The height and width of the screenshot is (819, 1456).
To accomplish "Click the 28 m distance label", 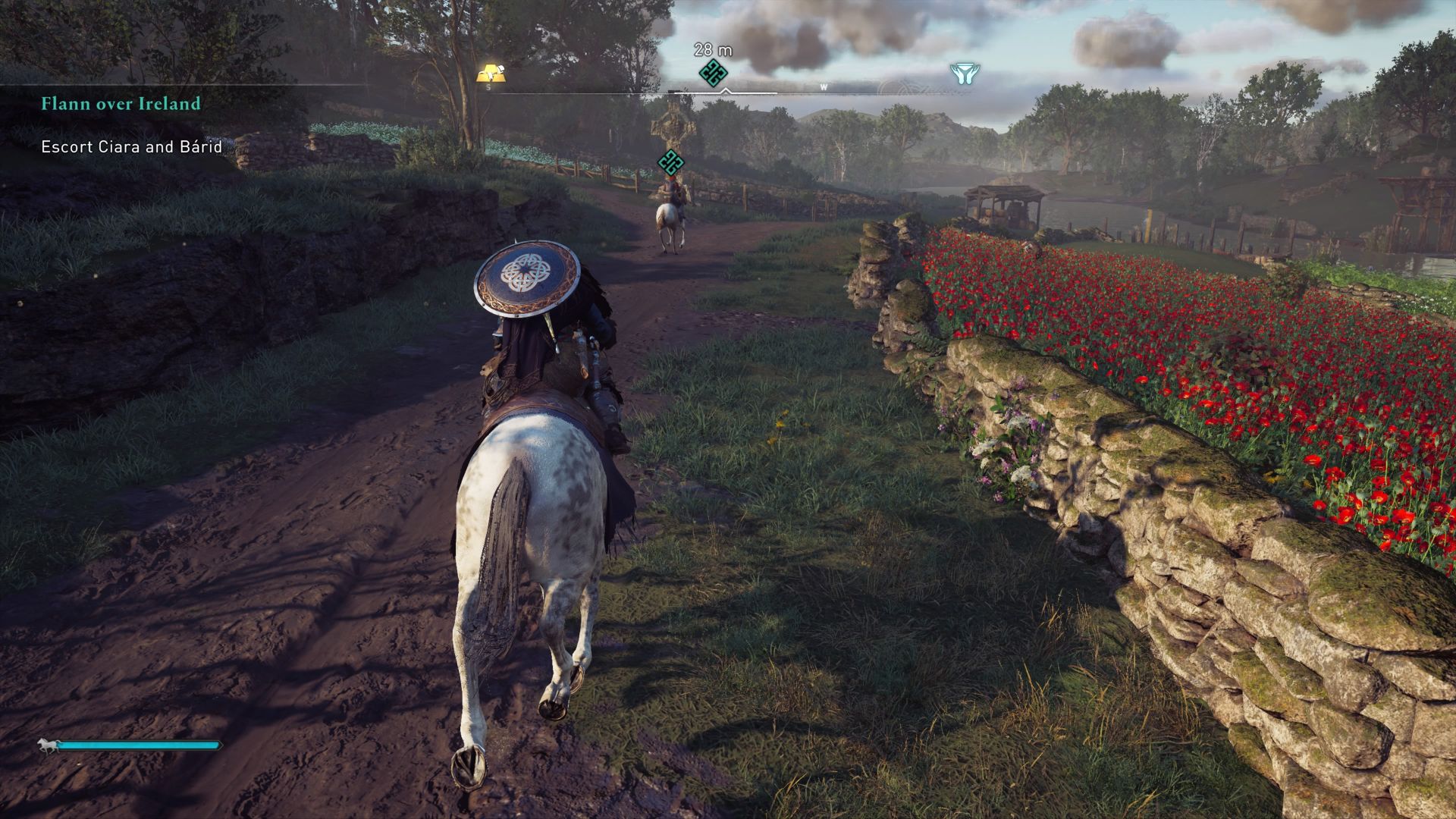I will [x=712, y=48].
